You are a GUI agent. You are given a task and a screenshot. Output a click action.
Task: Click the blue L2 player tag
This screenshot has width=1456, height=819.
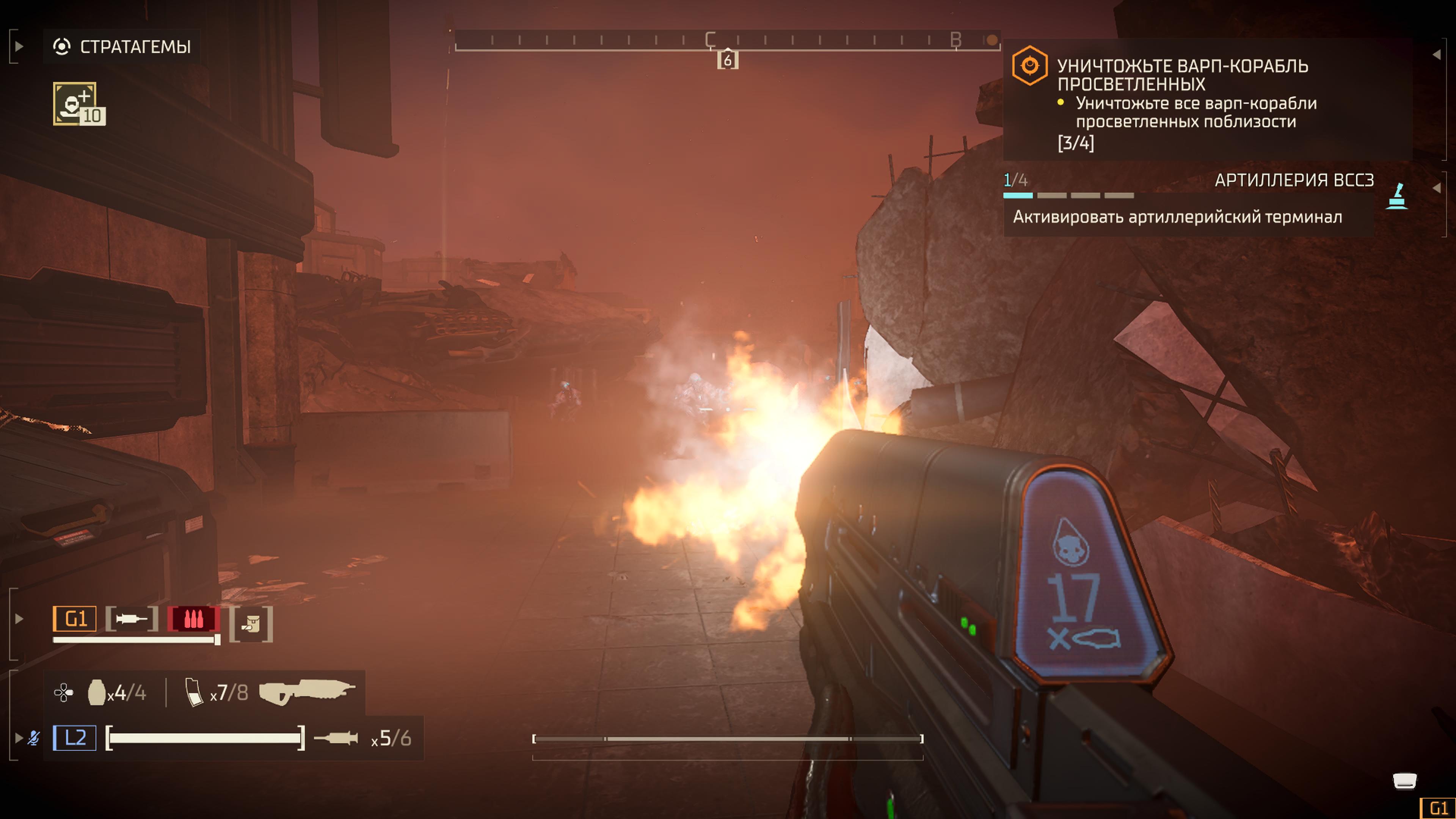tap(75, 737)
